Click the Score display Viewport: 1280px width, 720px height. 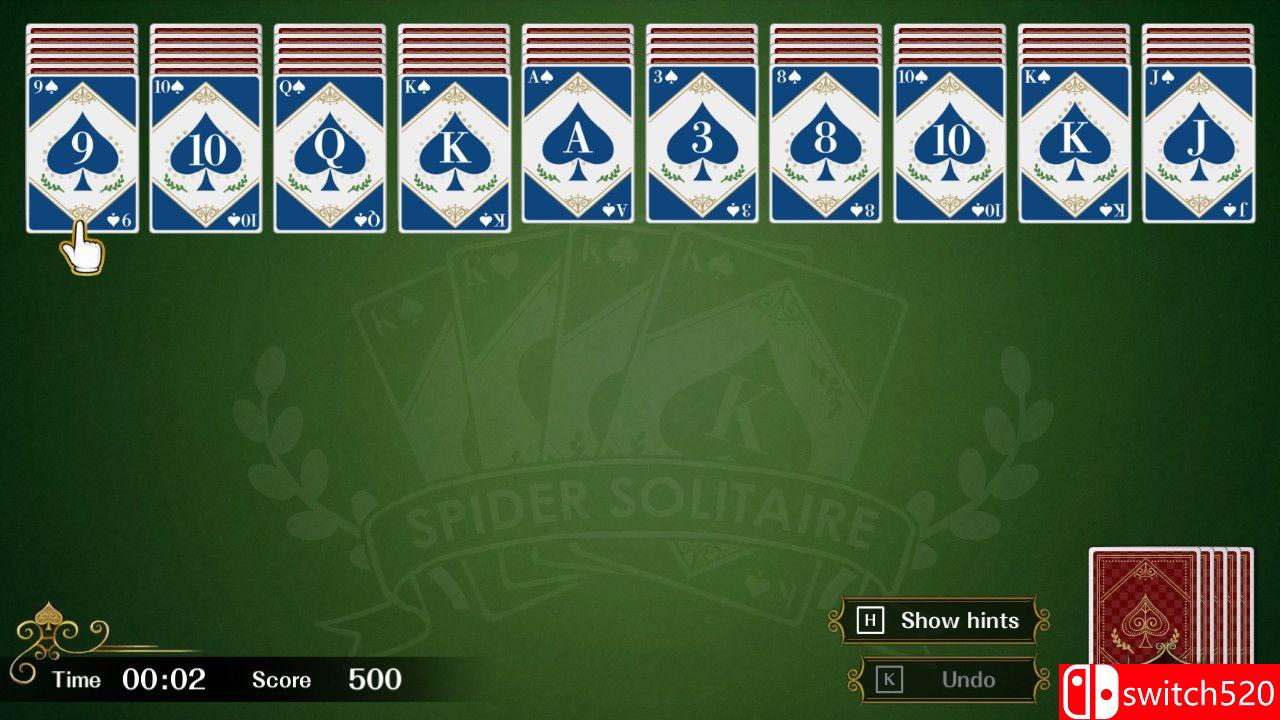(330, 680)
